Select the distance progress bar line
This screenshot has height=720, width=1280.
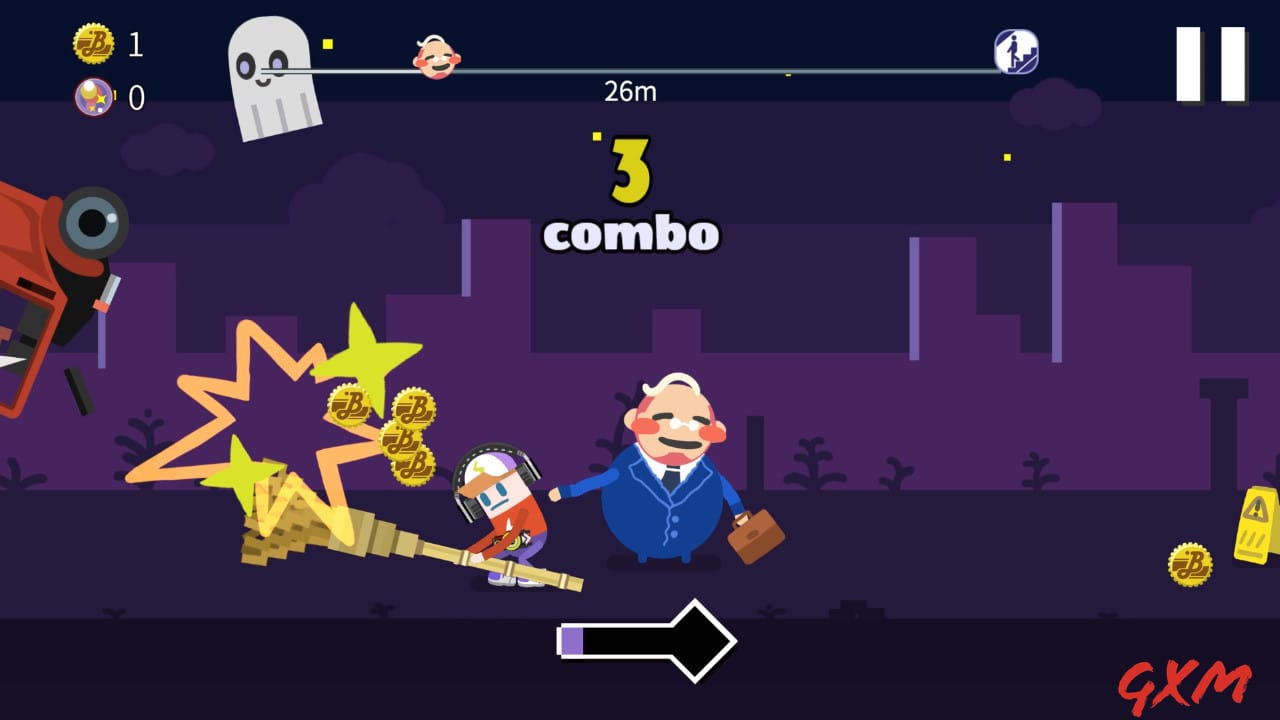700,70
